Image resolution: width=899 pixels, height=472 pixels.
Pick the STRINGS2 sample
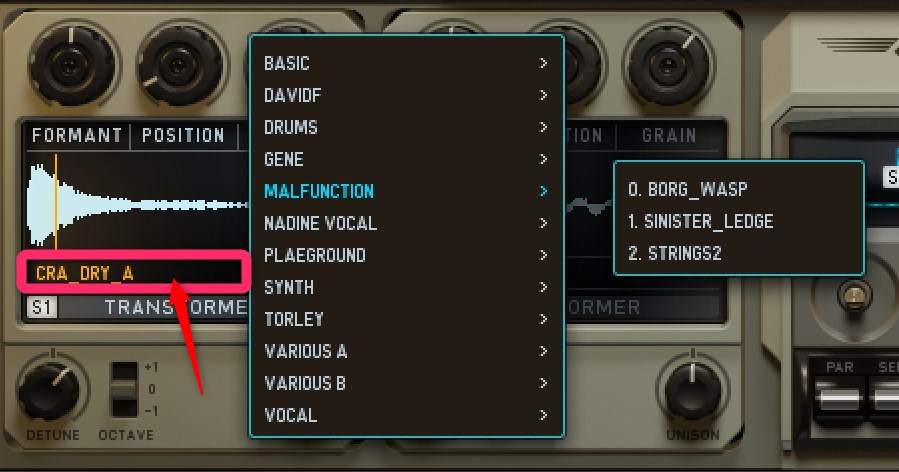tap(675, 253)
